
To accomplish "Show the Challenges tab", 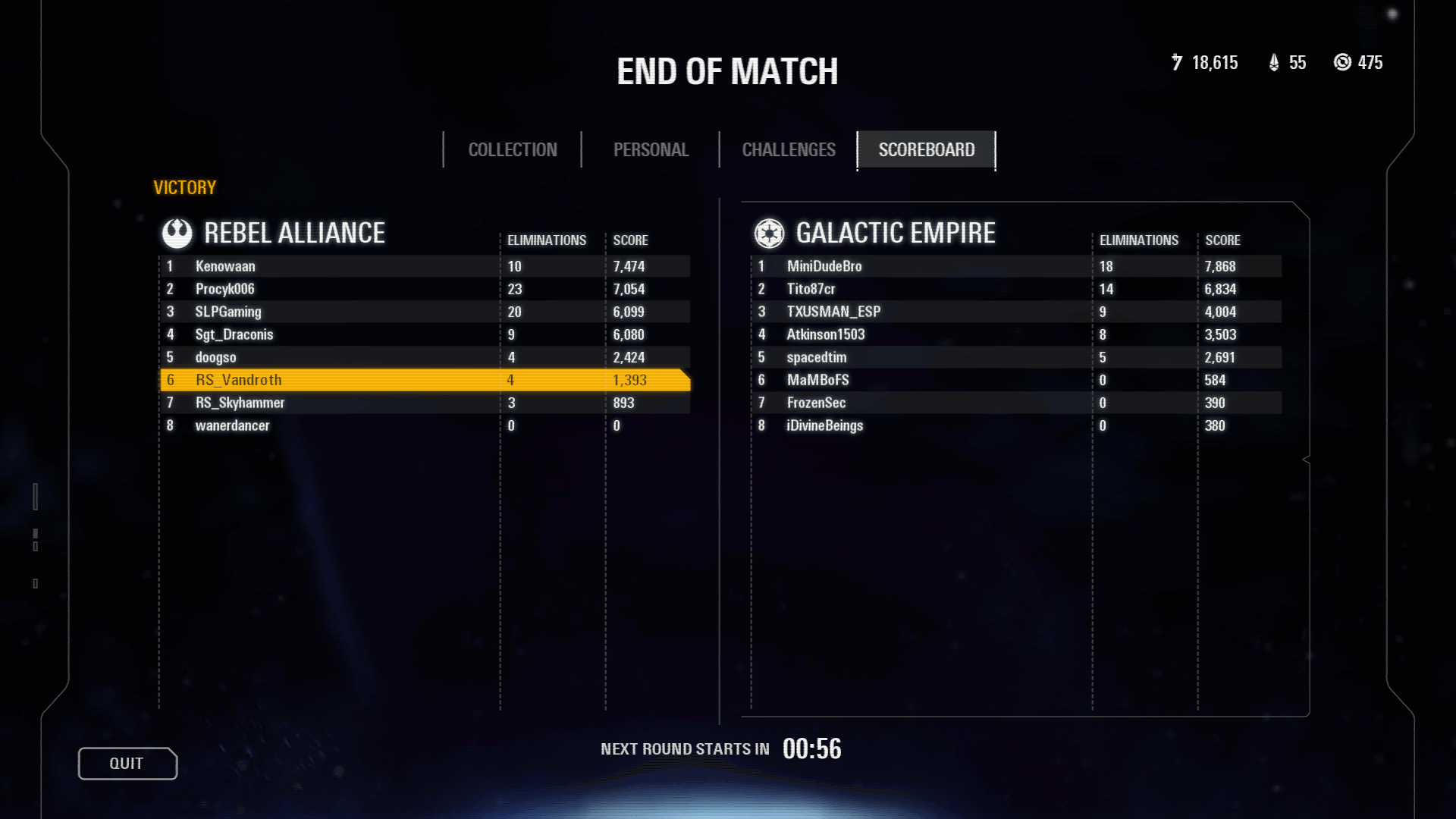I will click(x=789, y=150).
